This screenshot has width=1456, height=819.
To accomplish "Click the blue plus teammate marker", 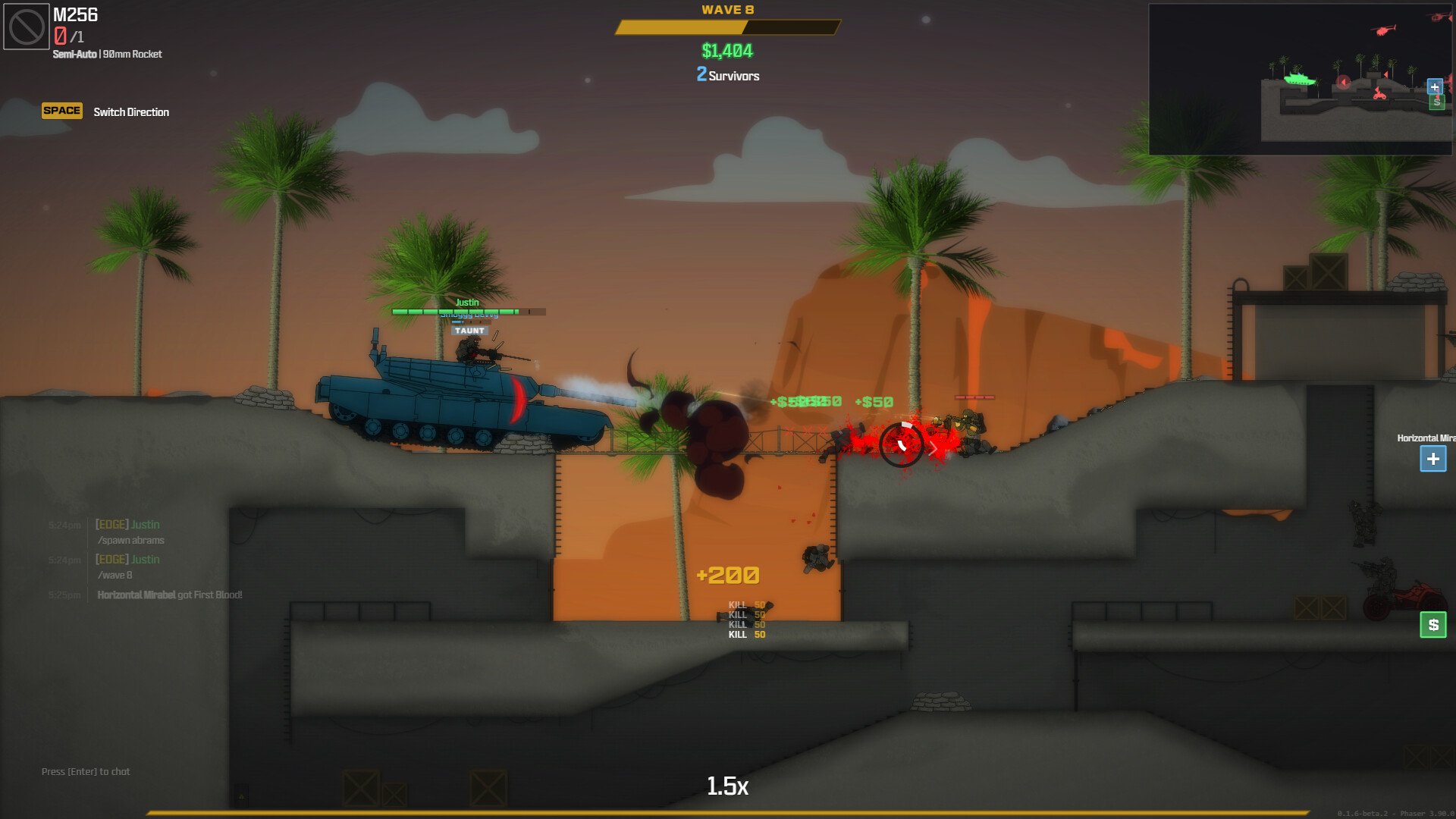I will 1432,459.
